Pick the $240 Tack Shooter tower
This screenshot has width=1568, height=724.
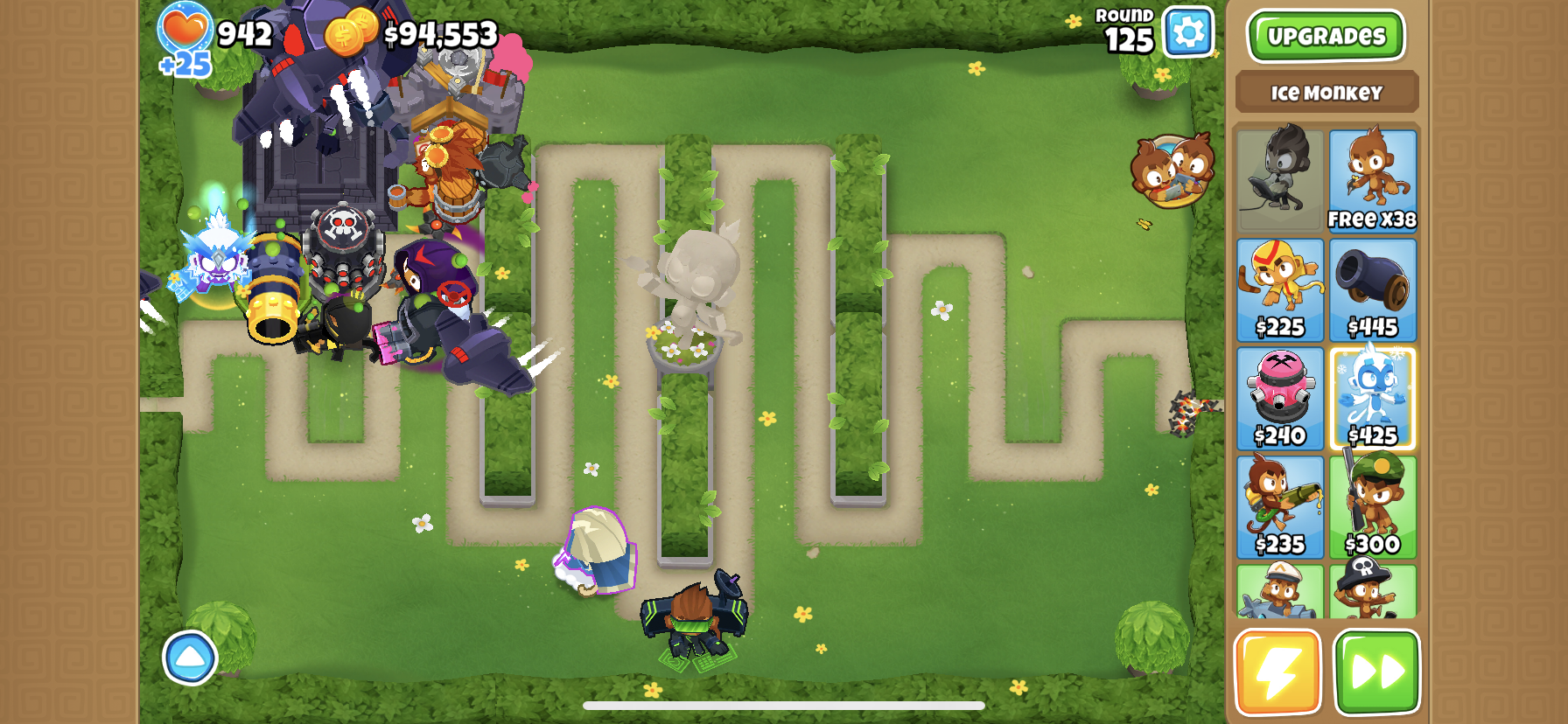click(x=1279, y=398)
